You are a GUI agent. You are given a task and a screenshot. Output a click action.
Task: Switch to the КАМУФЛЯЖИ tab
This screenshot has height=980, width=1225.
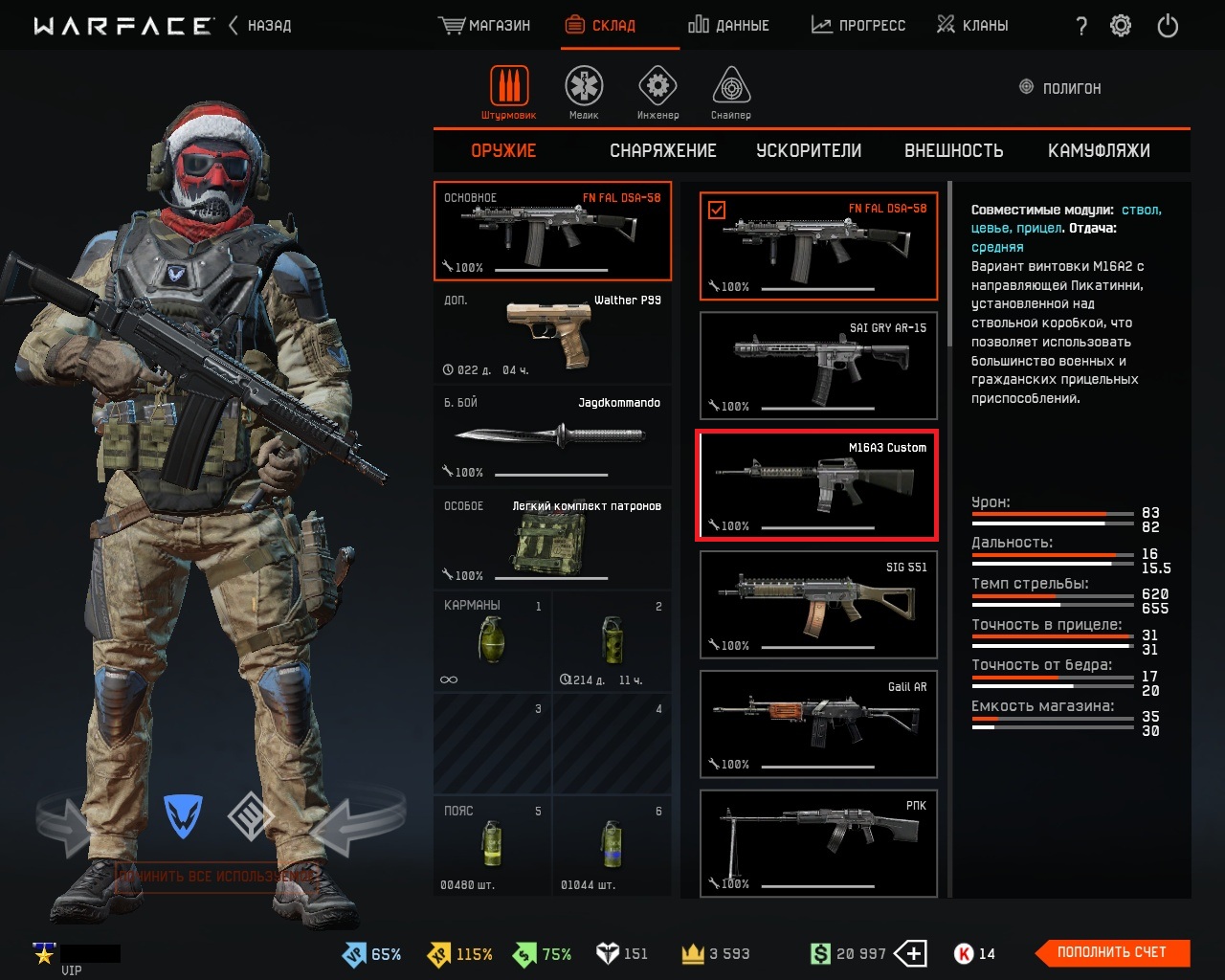pyautogui.click(x=1099, y=151)
